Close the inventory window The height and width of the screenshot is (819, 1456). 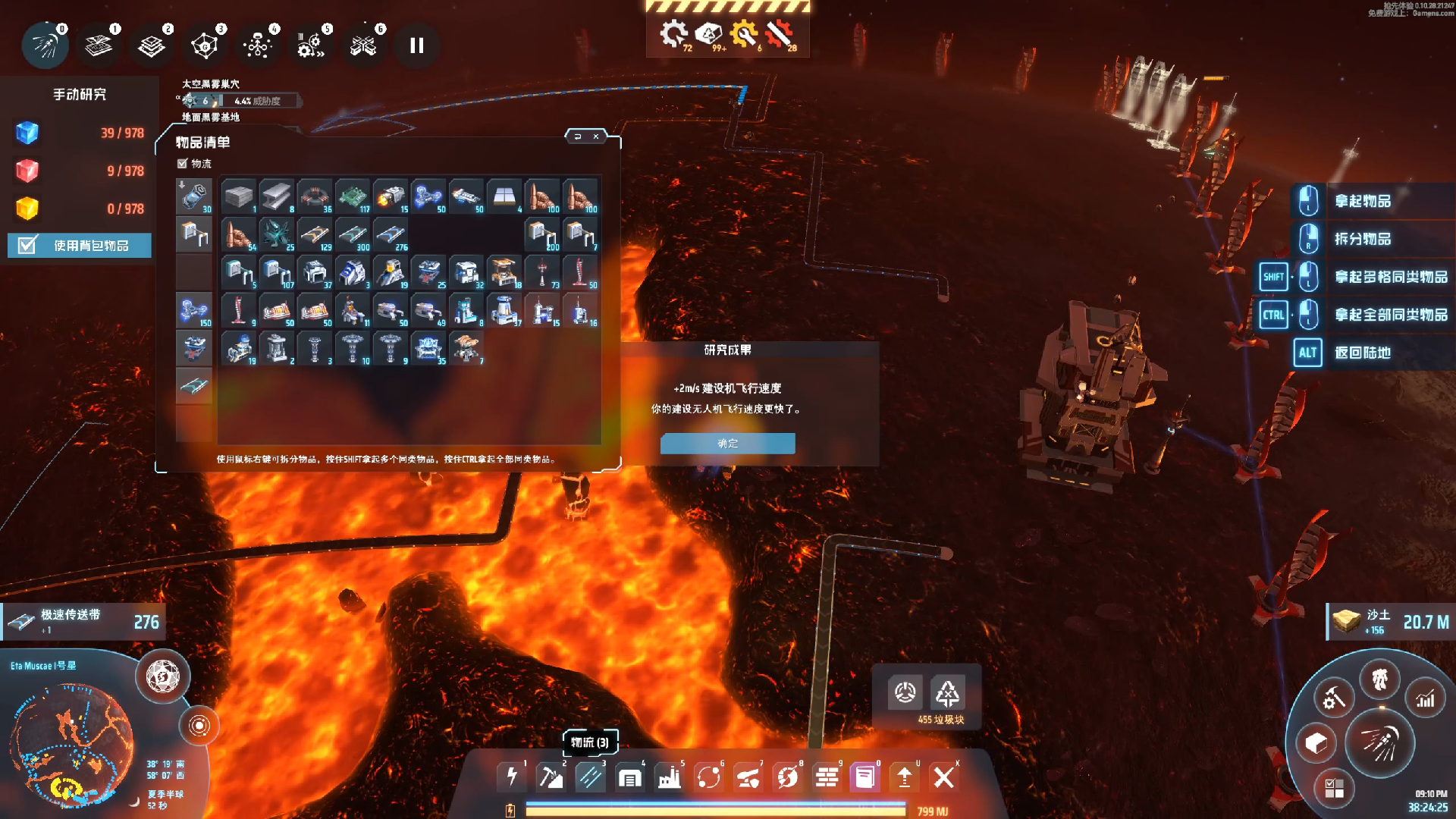[596, 136]
